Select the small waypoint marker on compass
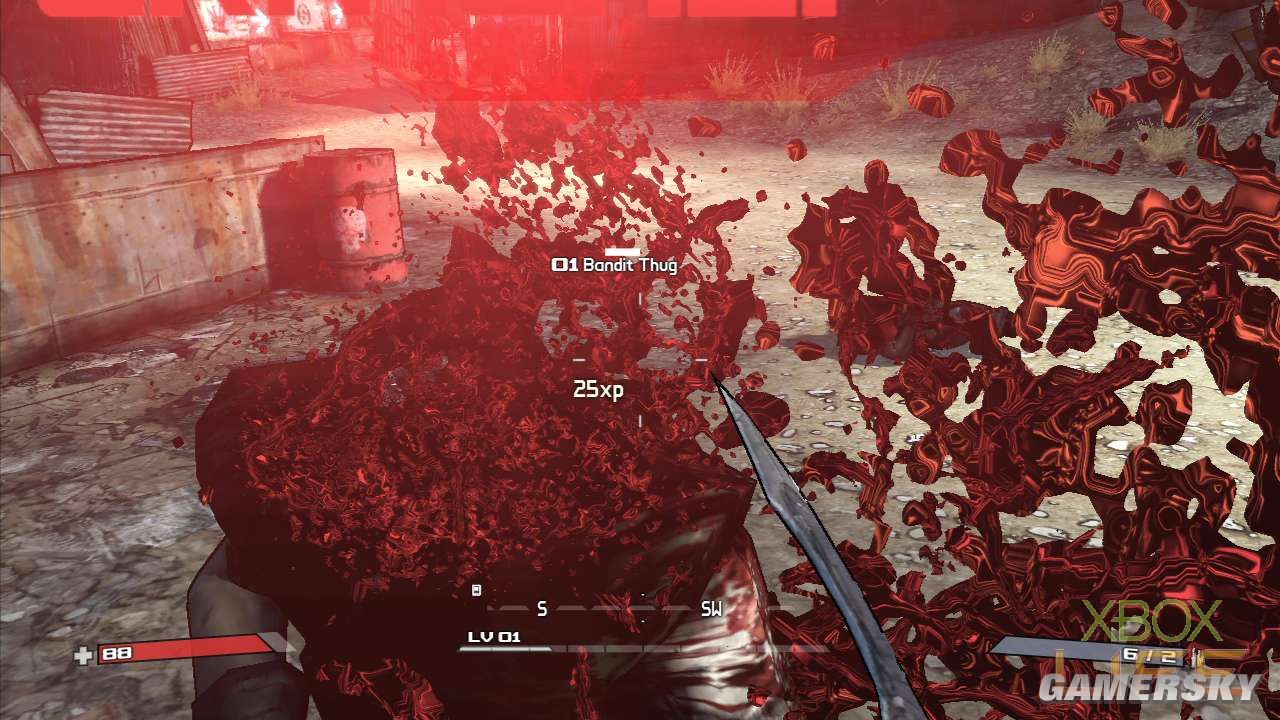 click(476, 590)
